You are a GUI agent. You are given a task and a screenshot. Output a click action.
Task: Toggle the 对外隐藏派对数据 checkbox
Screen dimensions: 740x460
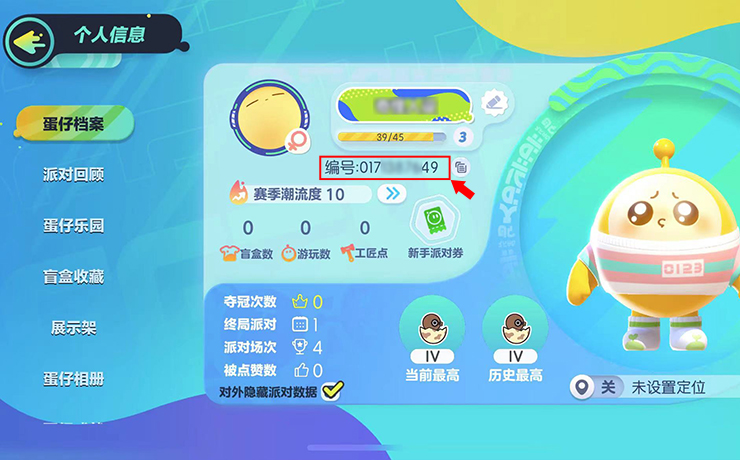click(332, 391)
